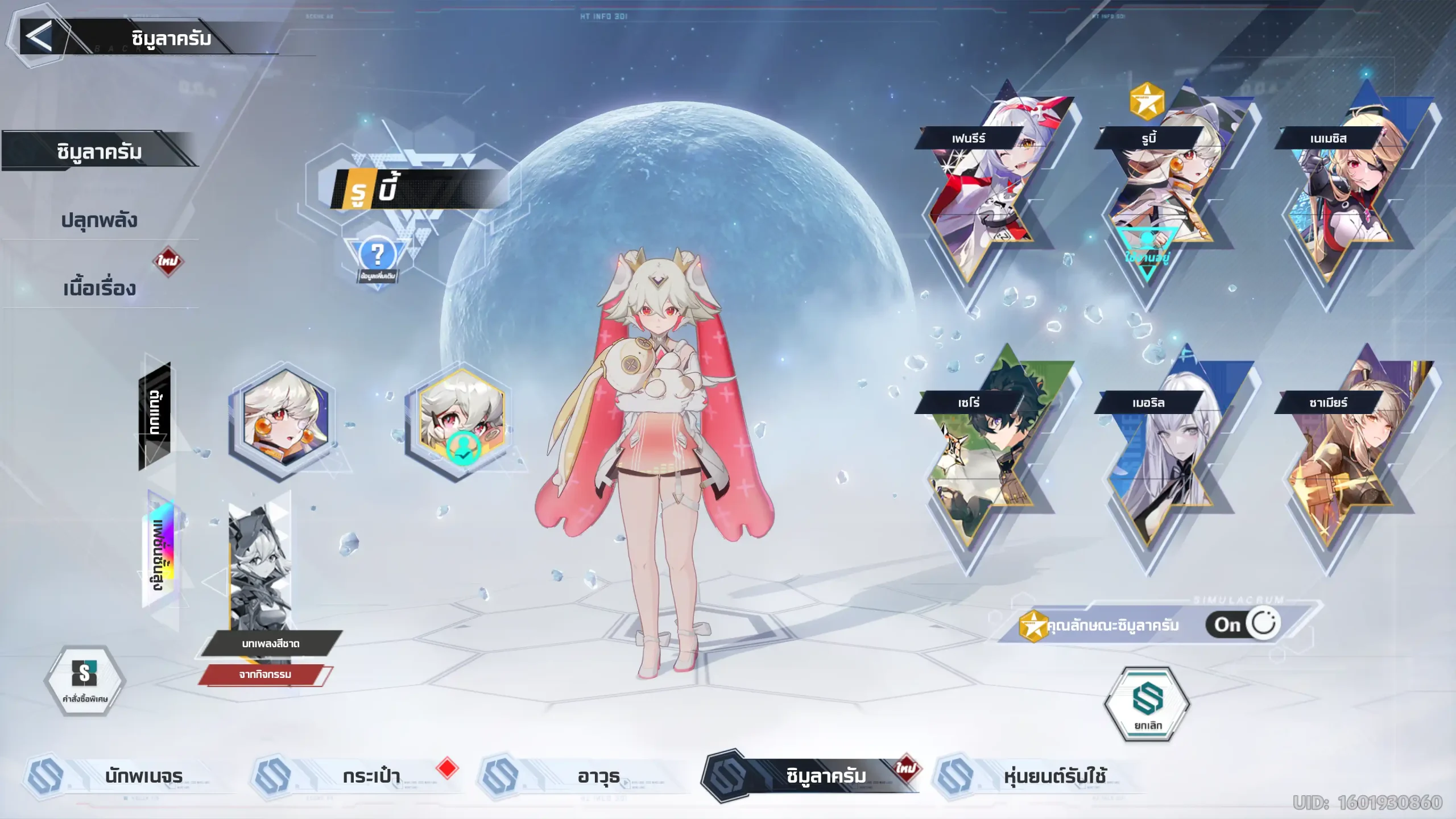This screenshot has width=1456, height=819.
Task: Toggle the simulacrum trait On switch
Action: tap(1243, 624)
